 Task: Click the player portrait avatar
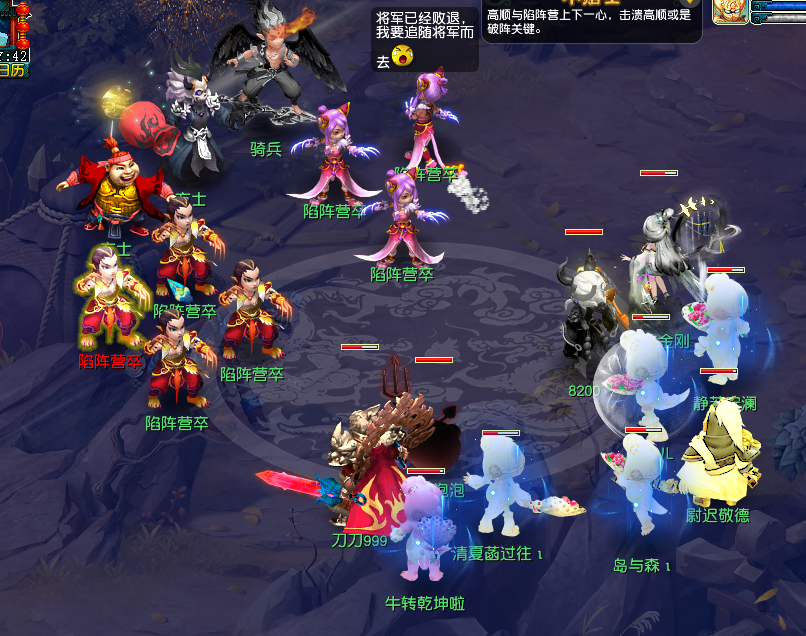[730, 12]
